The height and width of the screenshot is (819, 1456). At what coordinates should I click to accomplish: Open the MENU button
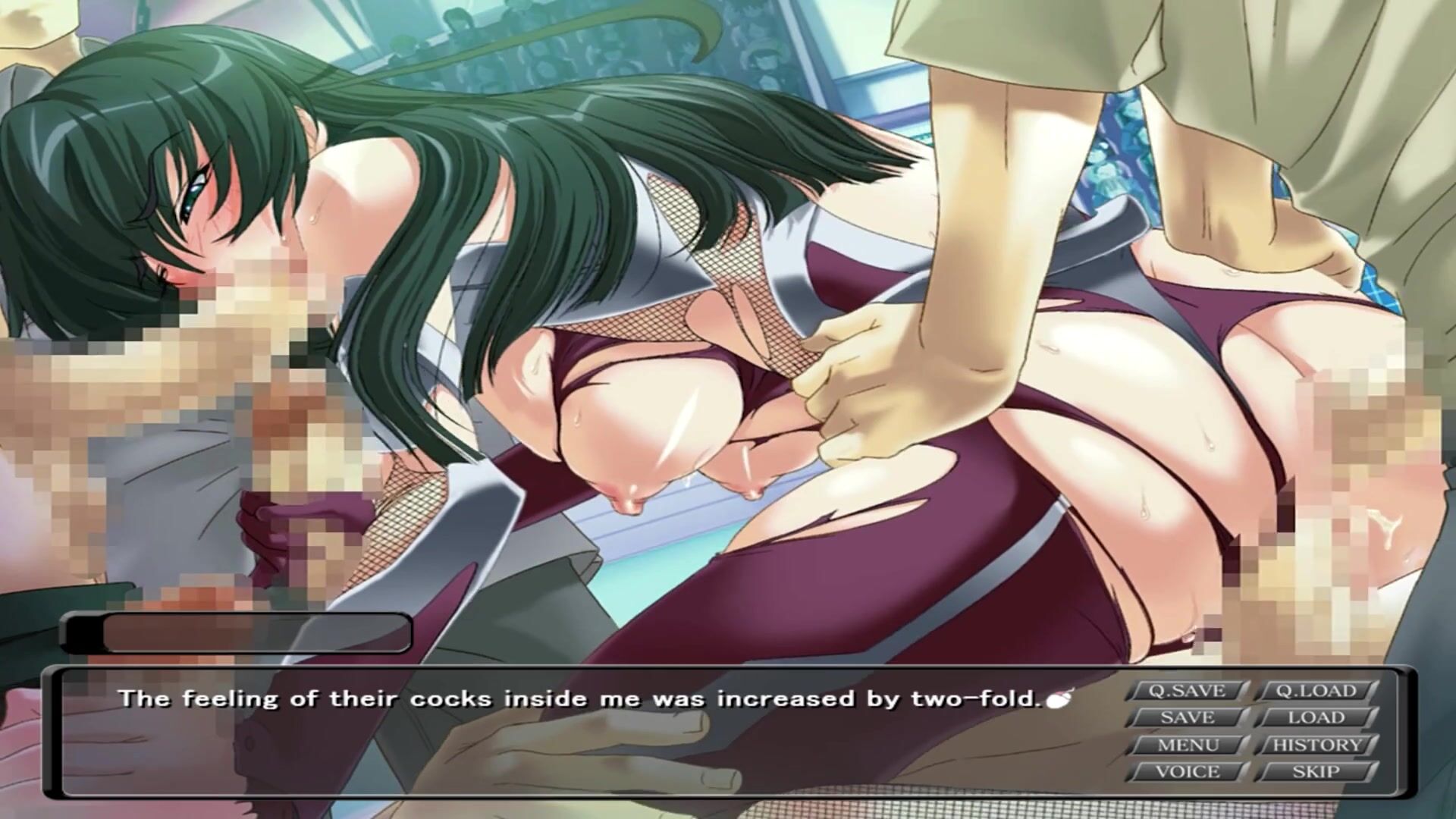(x=1187, y=745)
